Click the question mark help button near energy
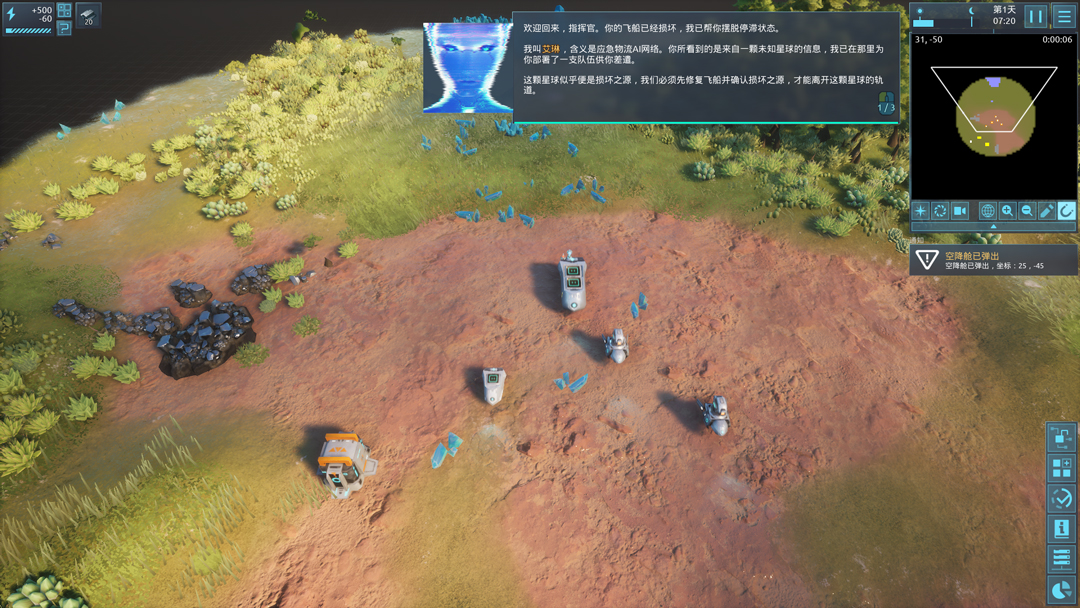This screenshot has height=608, width=1080. [64, 28]
